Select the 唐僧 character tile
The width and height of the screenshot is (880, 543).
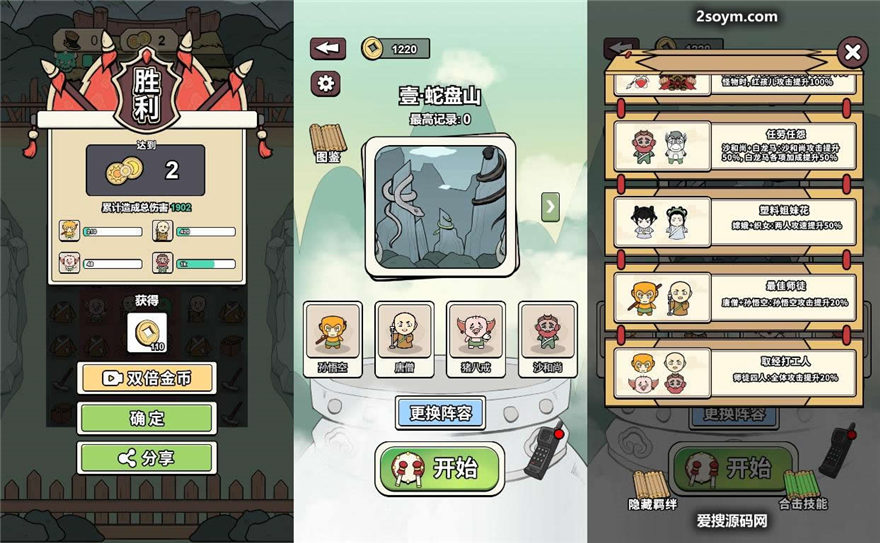(x=404, y=338)
